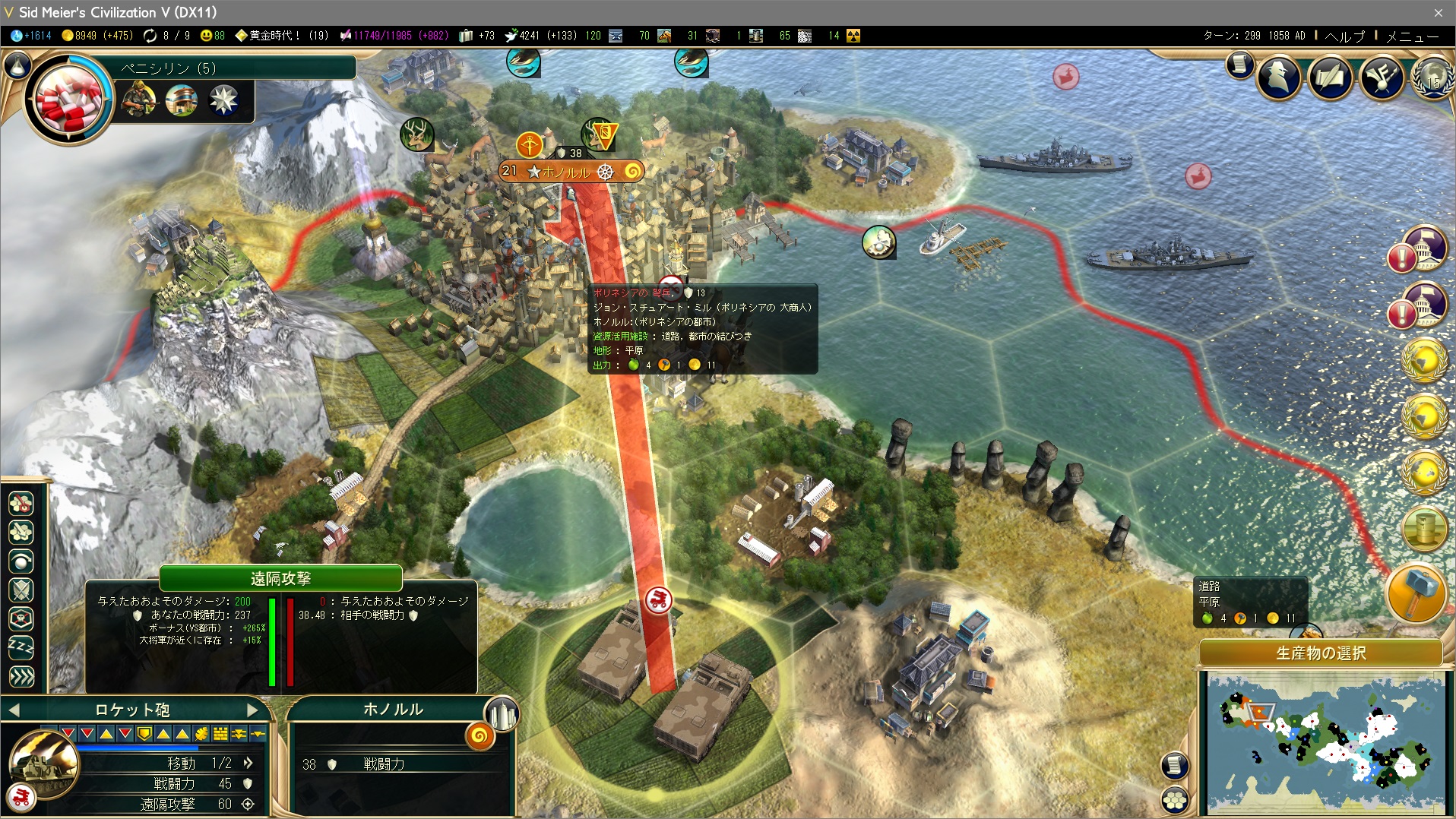This screenshot has height=819, width=1456.
Task: Choose the skip turn triple-chevron action
Action: [21, 676]
